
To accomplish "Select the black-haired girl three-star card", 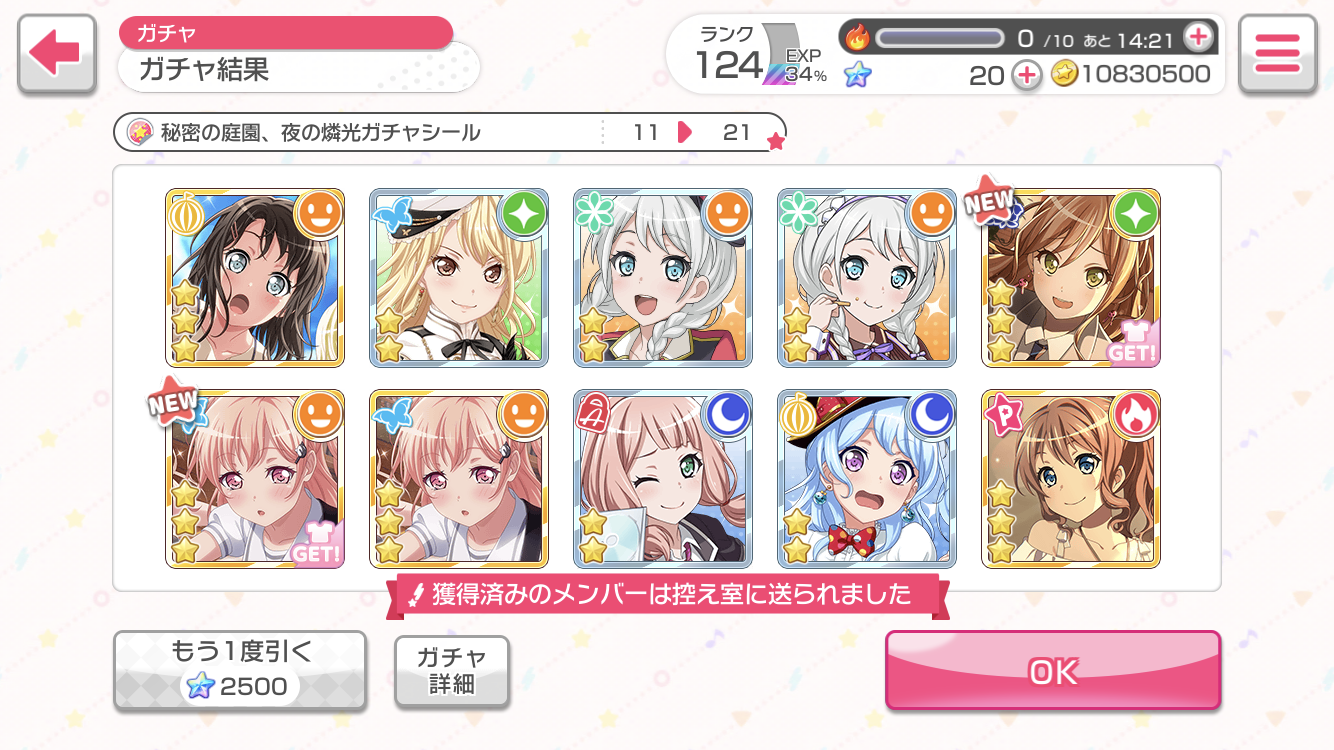I will 255,277.
